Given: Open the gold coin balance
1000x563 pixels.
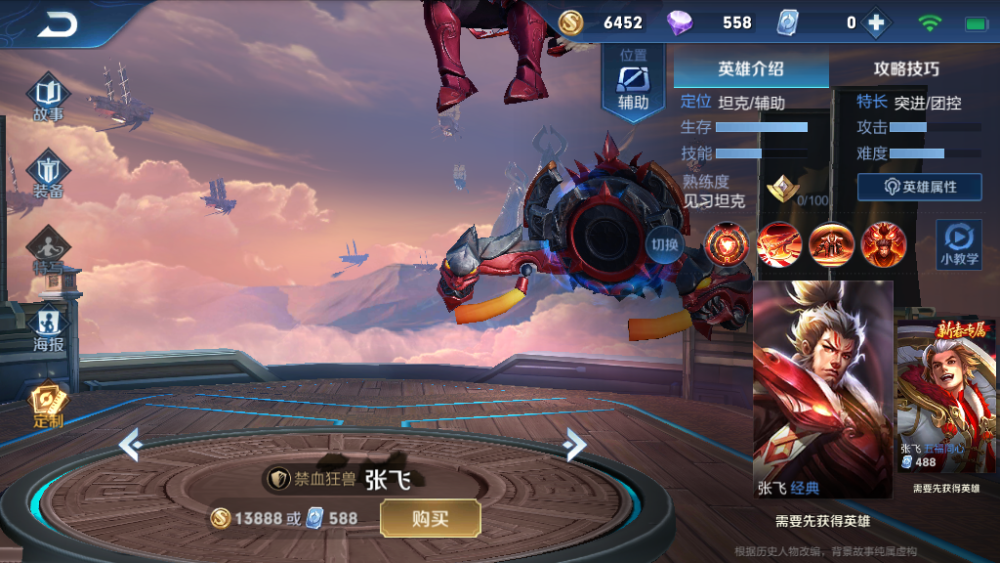Looking at the screenshot, I should click(600, 22).
